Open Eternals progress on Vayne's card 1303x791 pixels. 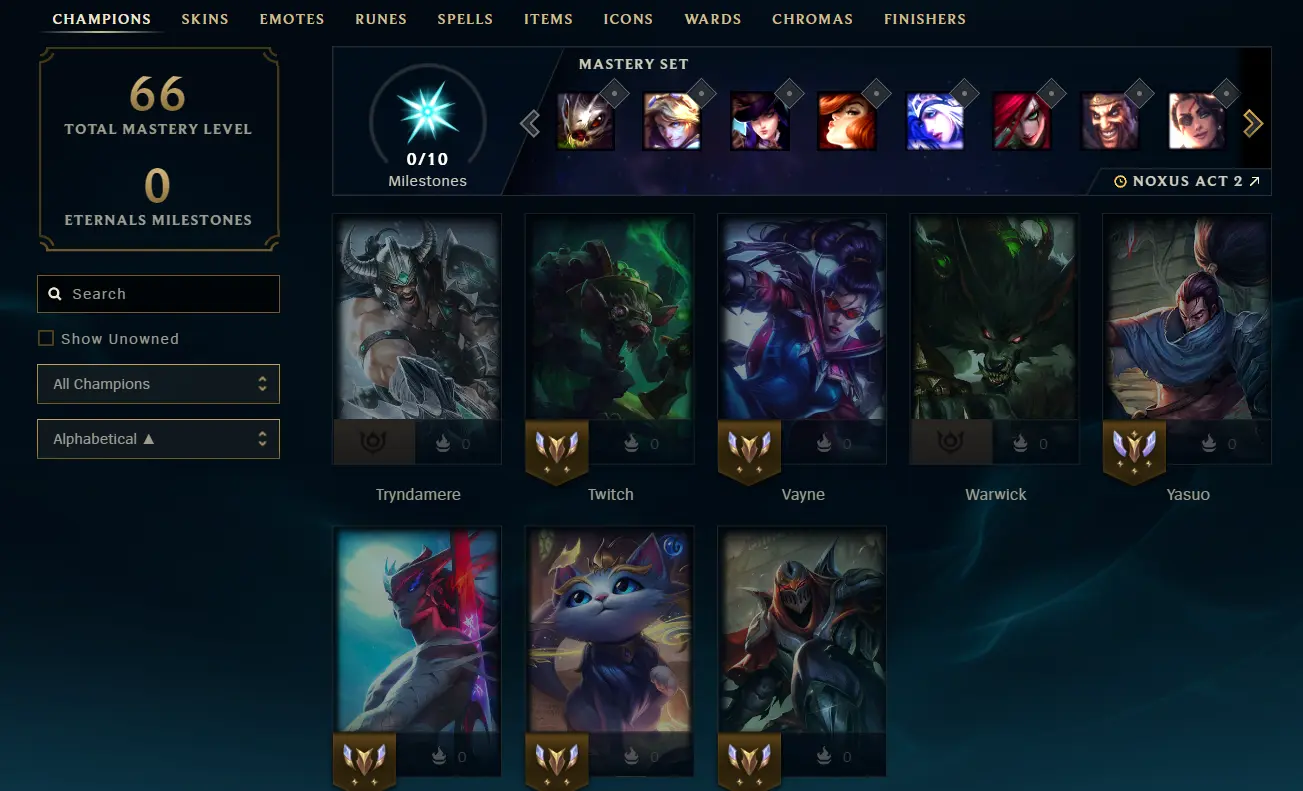tap(824, 443)
